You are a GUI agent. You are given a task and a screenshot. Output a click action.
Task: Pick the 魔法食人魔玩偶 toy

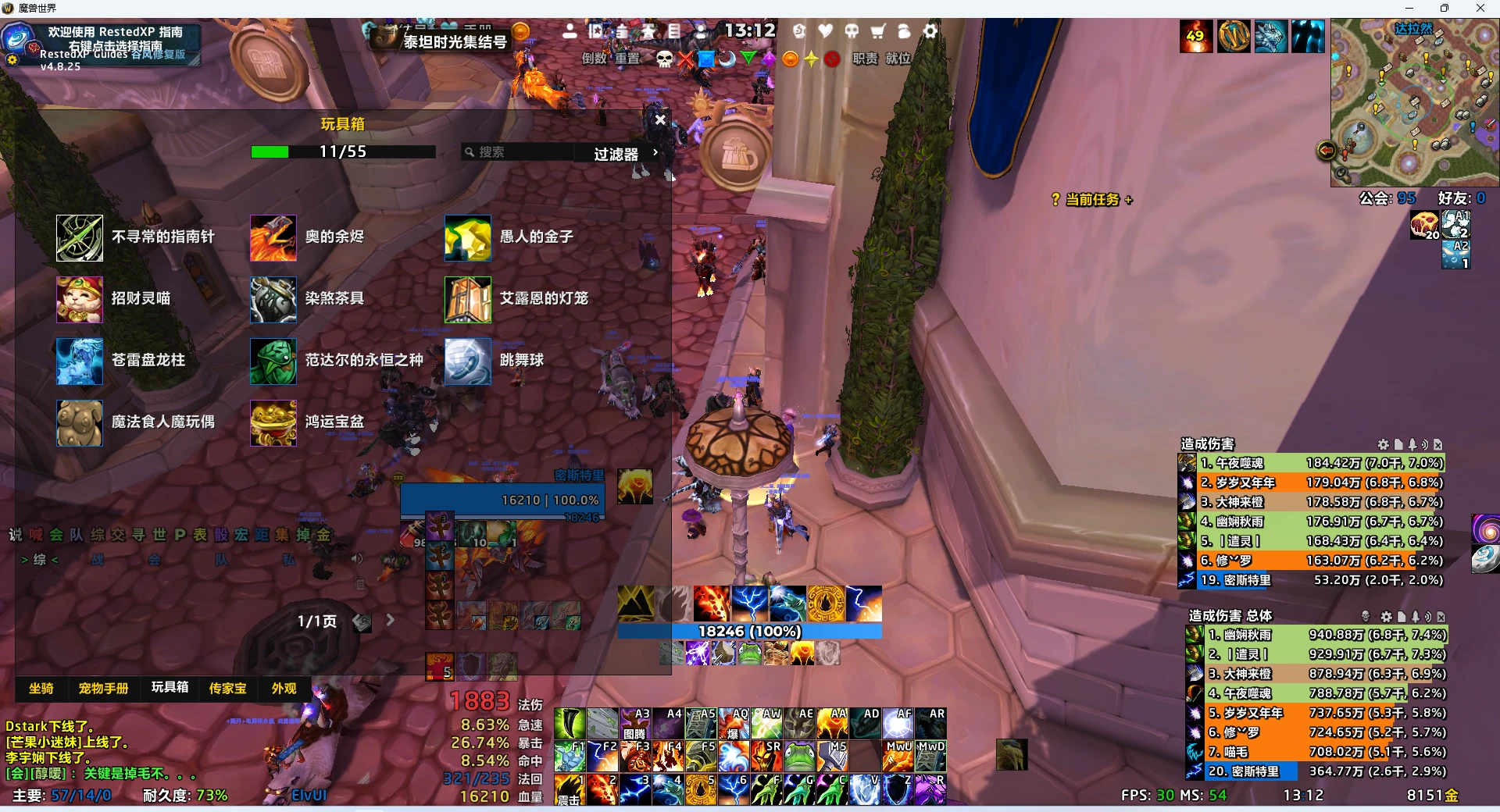[80, 423]
